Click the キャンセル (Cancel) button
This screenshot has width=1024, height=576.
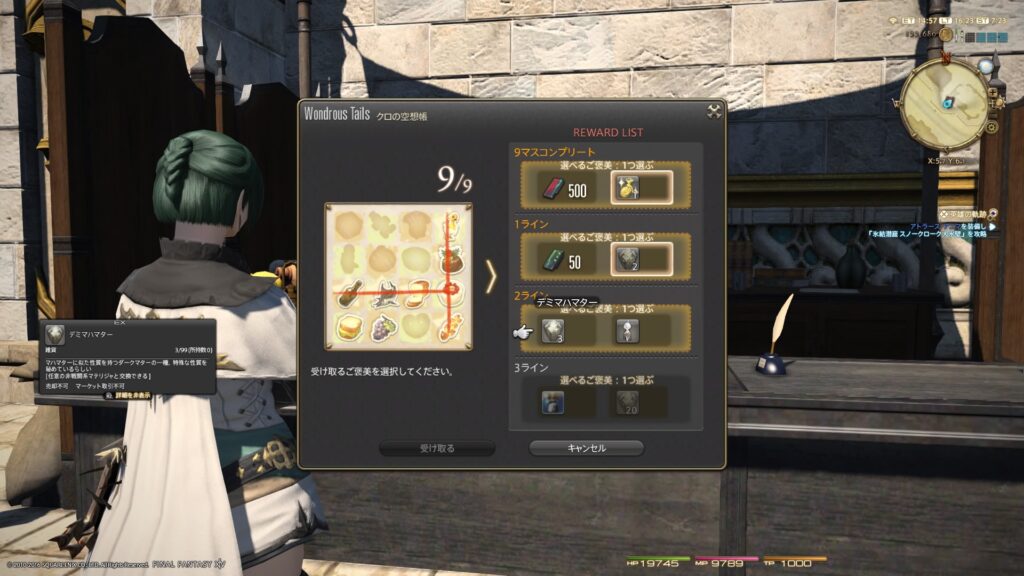586,448
